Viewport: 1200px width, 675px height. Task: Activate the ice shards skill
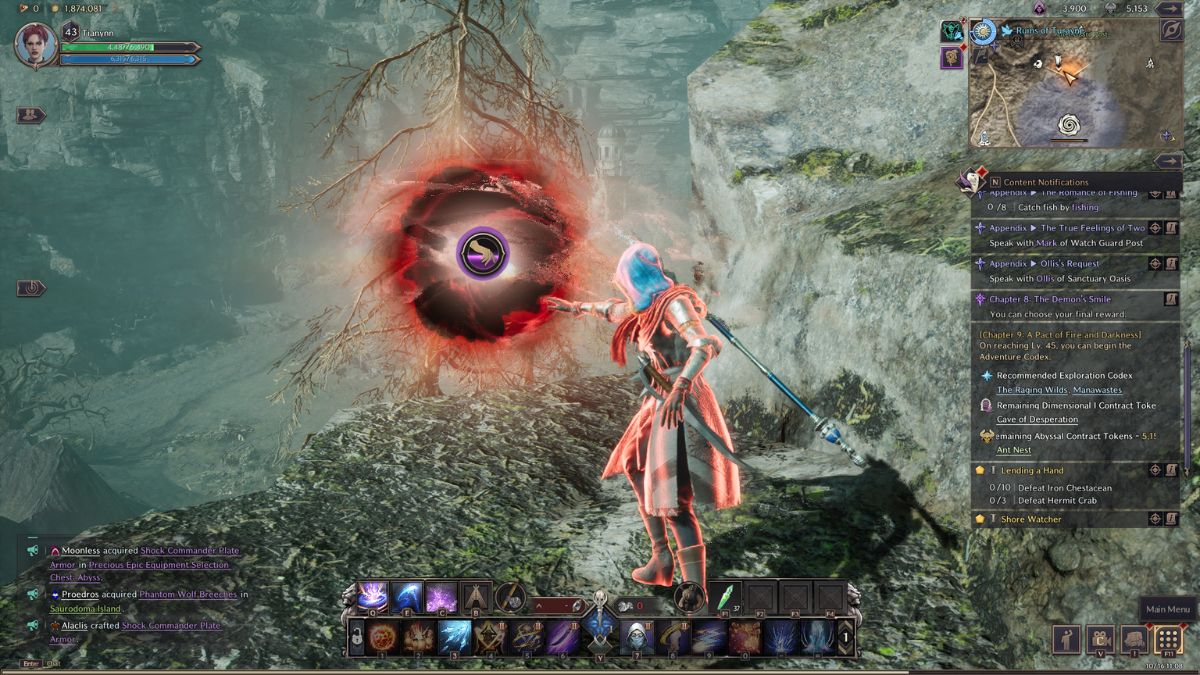(x=455, y=636)
